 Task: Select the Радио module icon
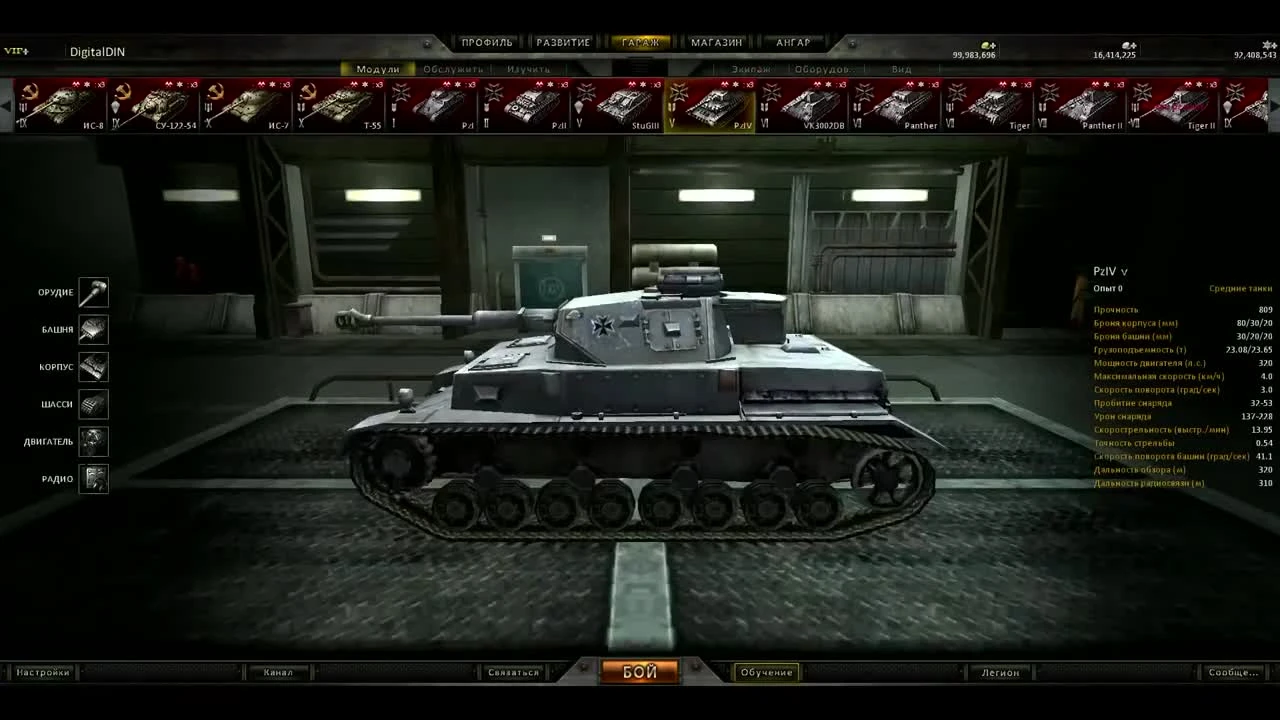pos(93,479)
